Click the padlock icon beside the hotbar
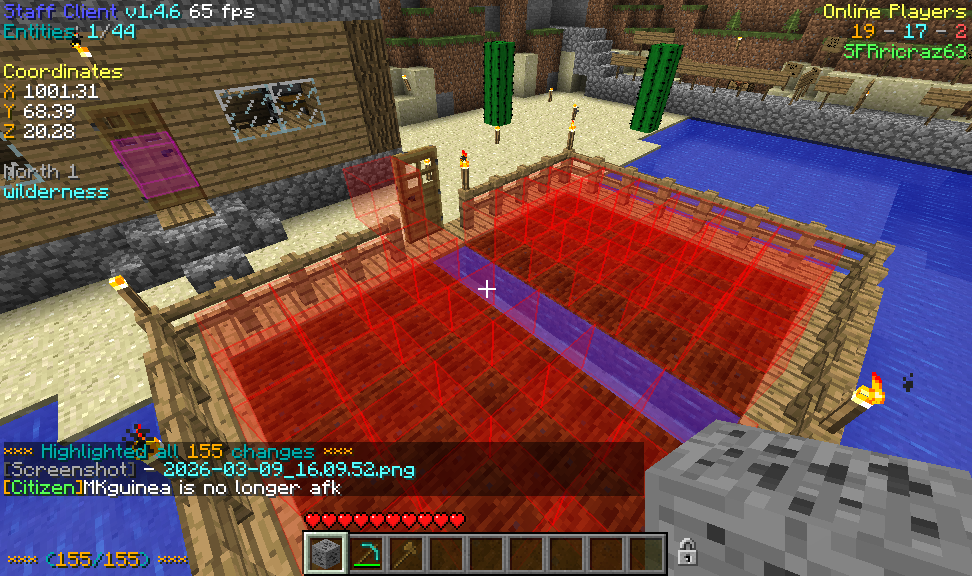The image size is (972, 576). (x=686, y=551)
